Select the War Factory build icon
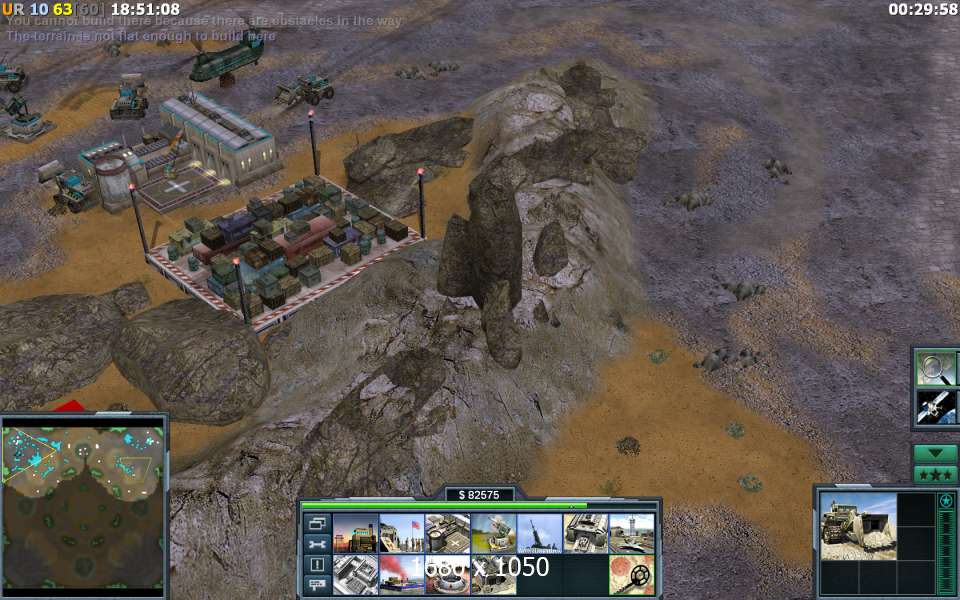 tap(585, 534)
